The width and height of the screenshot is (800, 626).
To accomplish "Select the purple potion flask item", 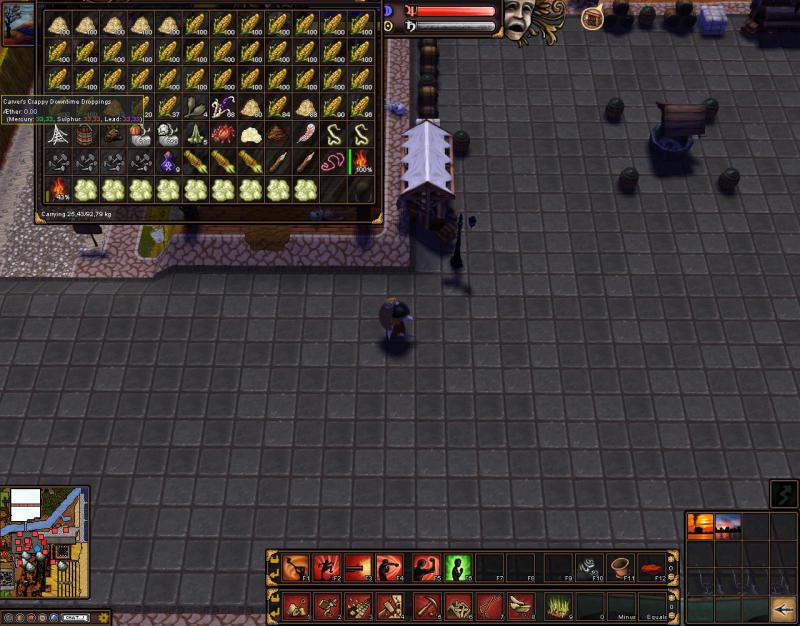I will (168, 161).
